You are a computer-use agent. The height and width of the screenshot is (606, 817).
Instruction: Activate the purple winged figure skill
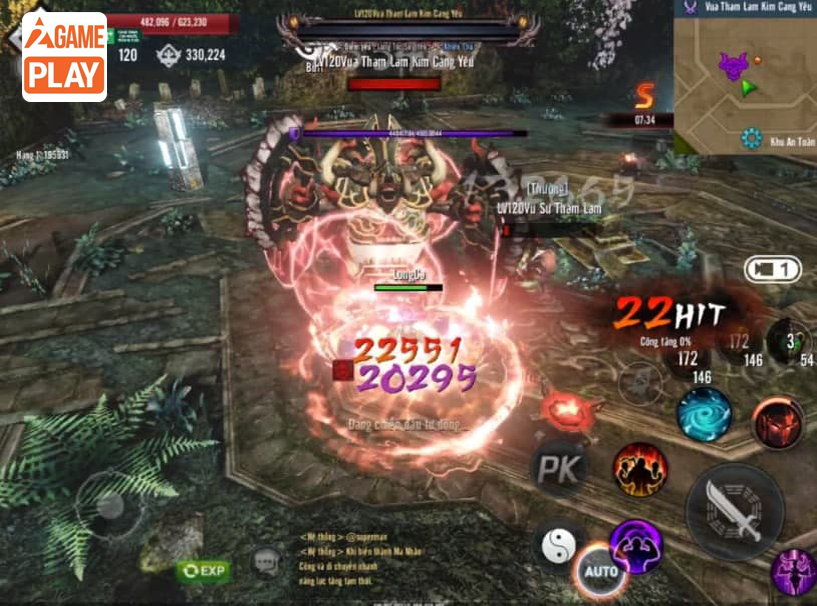point(793,573)
